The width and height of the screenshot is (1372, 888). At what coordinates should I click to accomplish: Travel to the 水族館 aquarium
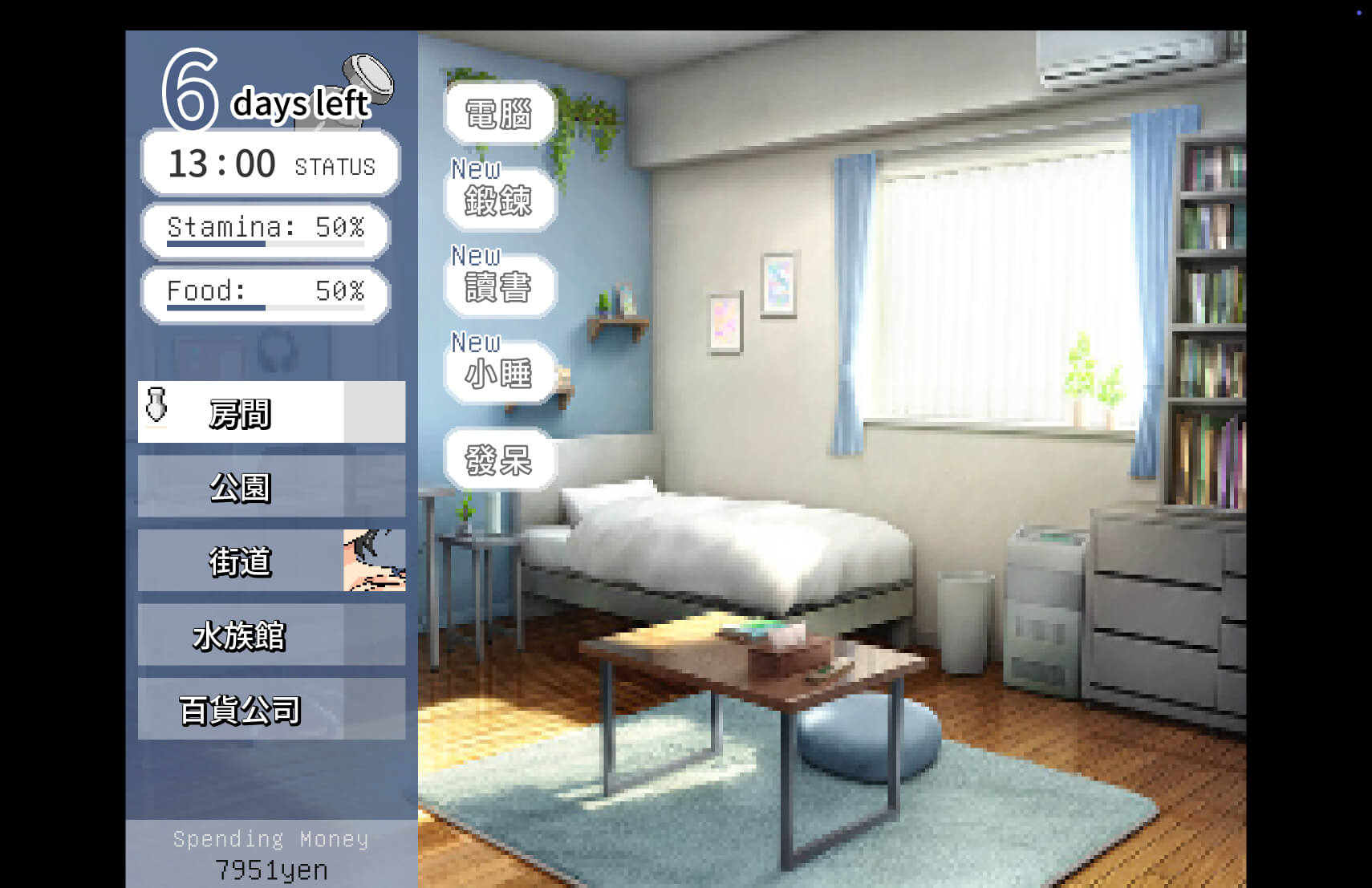point(271,635)
